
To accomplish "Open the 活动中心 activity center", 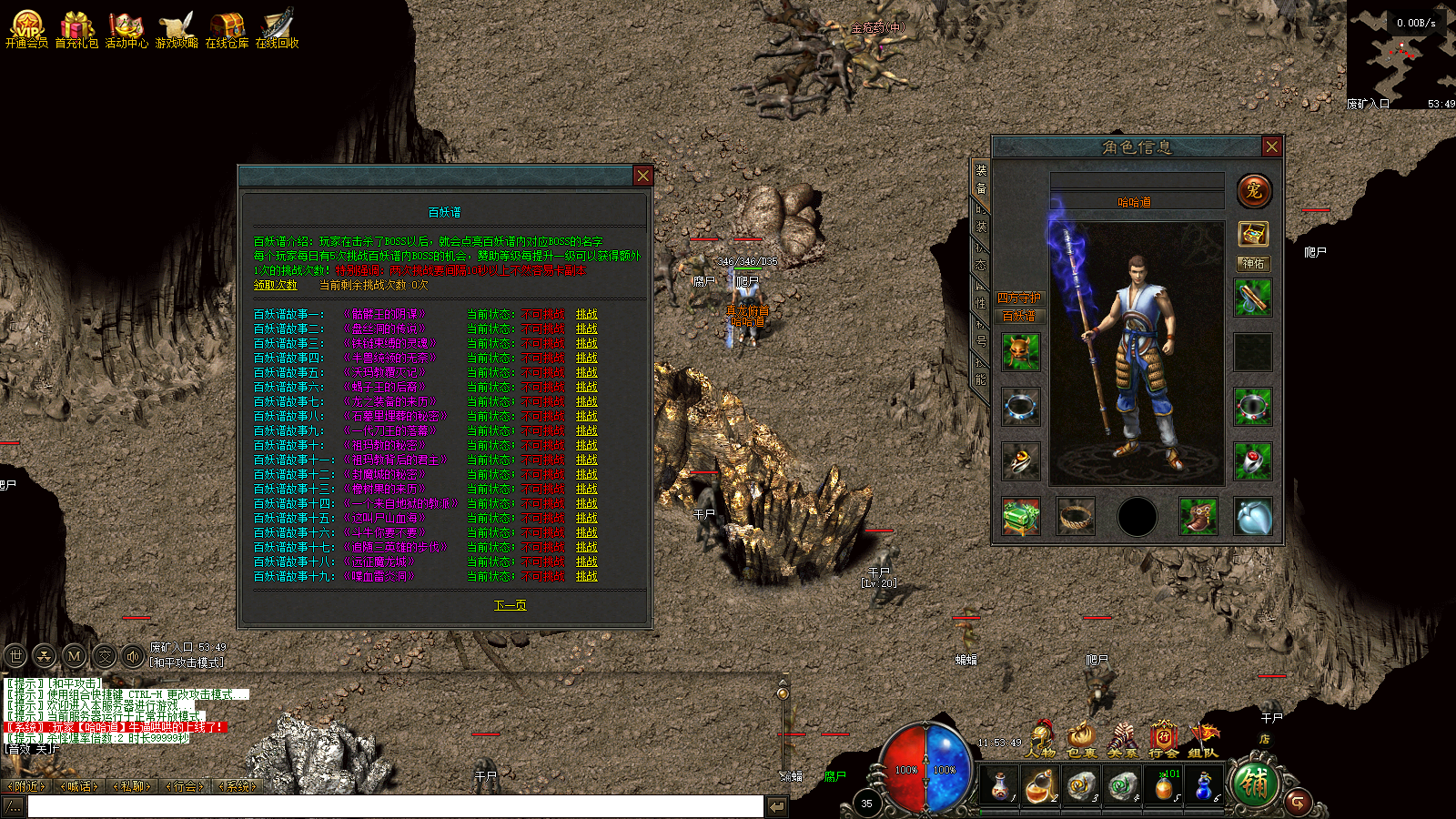I will (x=126, y=29).
